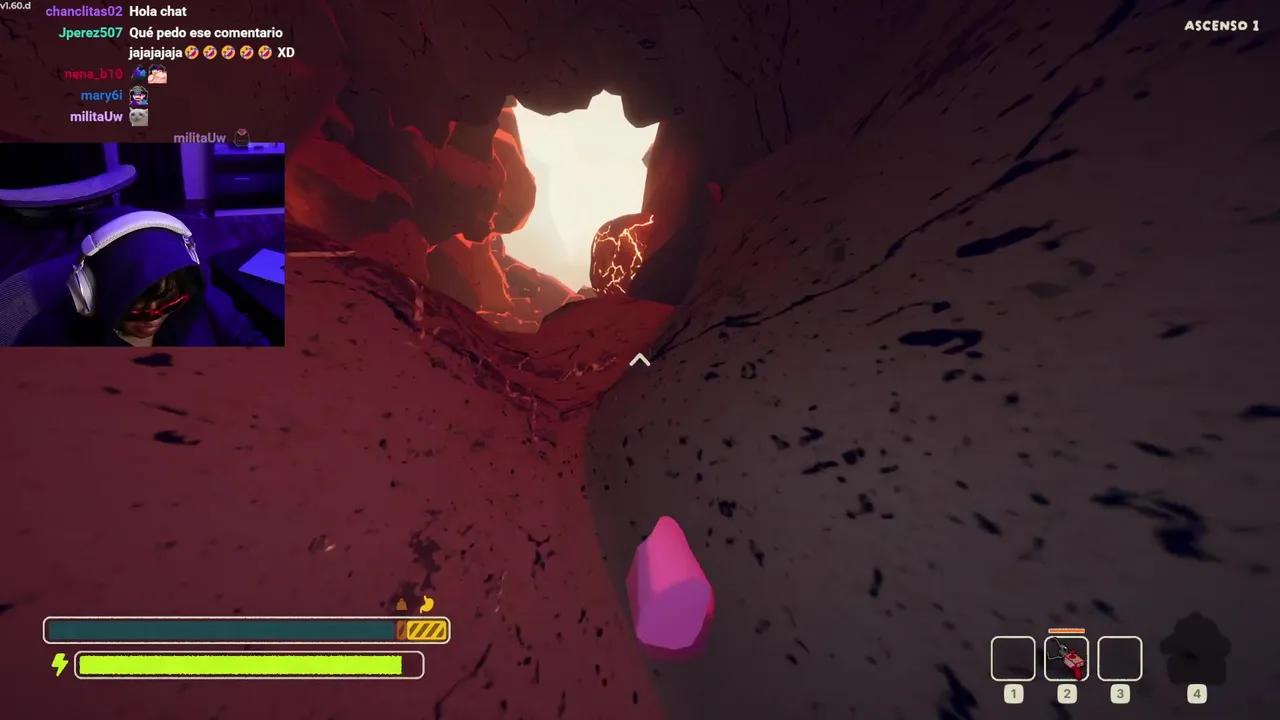Click chanclitas02's username in stream chat
The height and width of the screenshot is (720, 1280).
pos(84,12)
